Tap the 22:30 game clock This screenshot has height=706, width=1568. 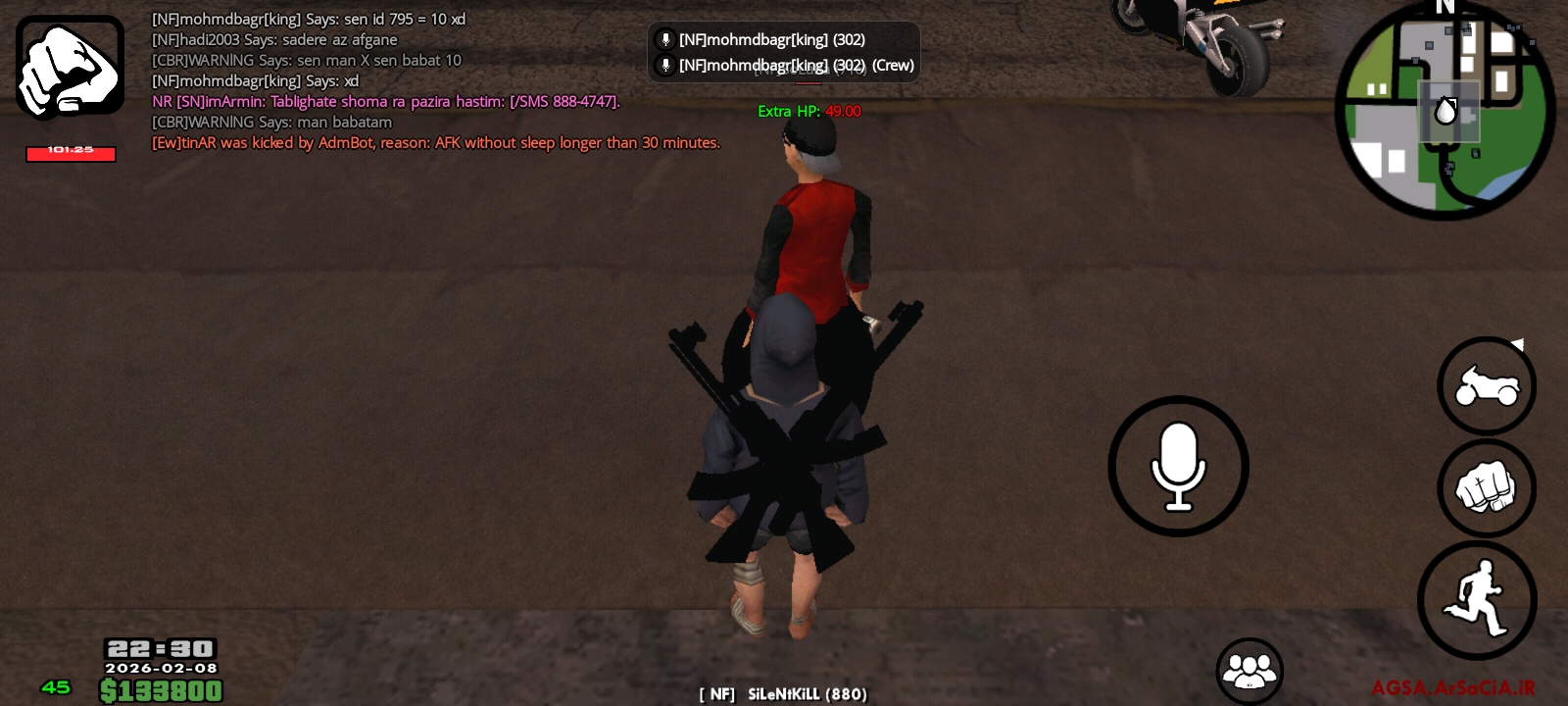pos(158,648)
